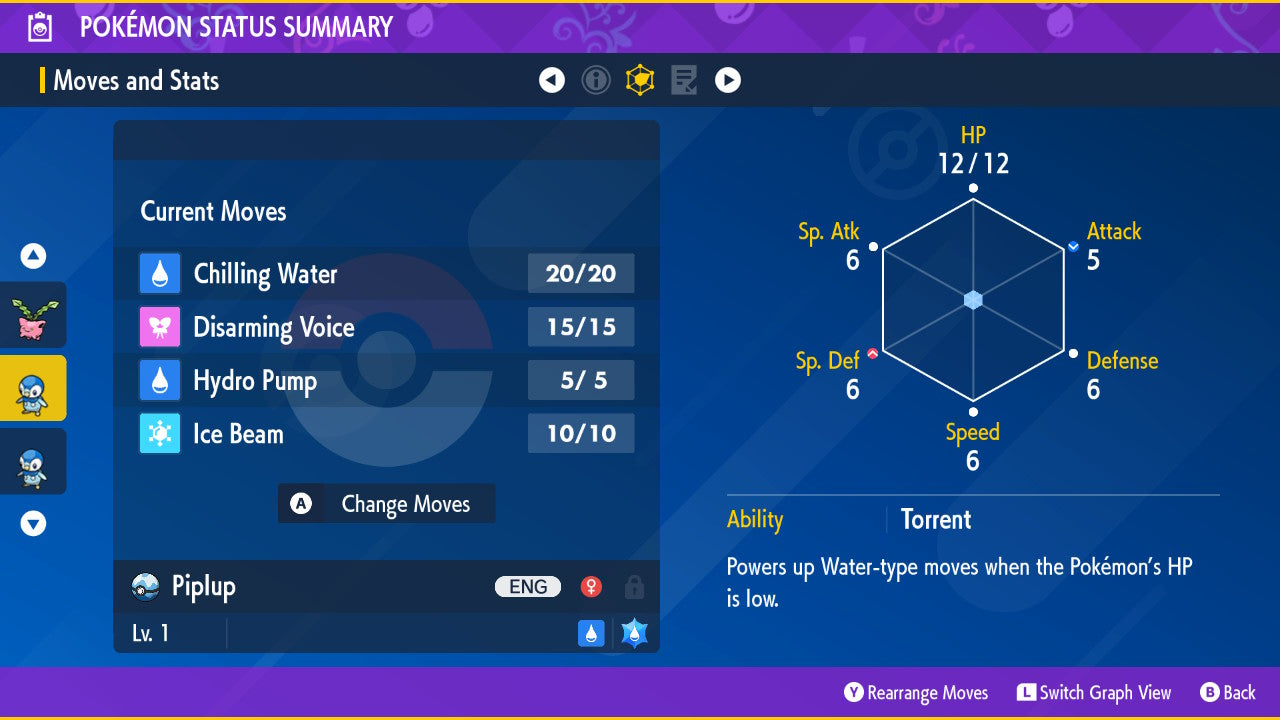This screenshot has height=720, width=1280.
Task: Move down the party list arrow
Action: click(x=33, y=523)
